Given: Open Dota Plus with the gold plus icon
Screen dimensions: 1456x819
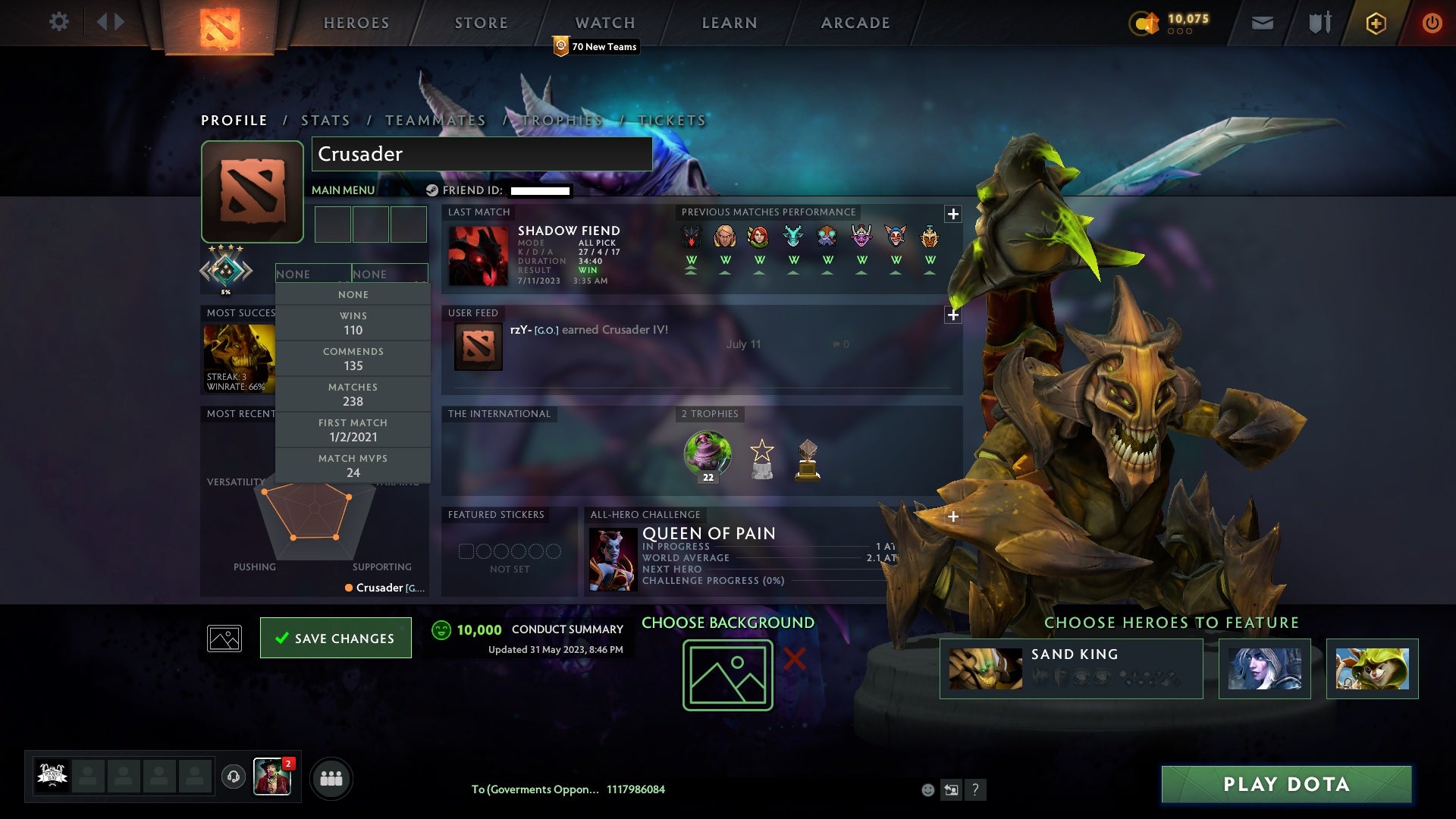Looking at the screenshot, I should 1375,23.
